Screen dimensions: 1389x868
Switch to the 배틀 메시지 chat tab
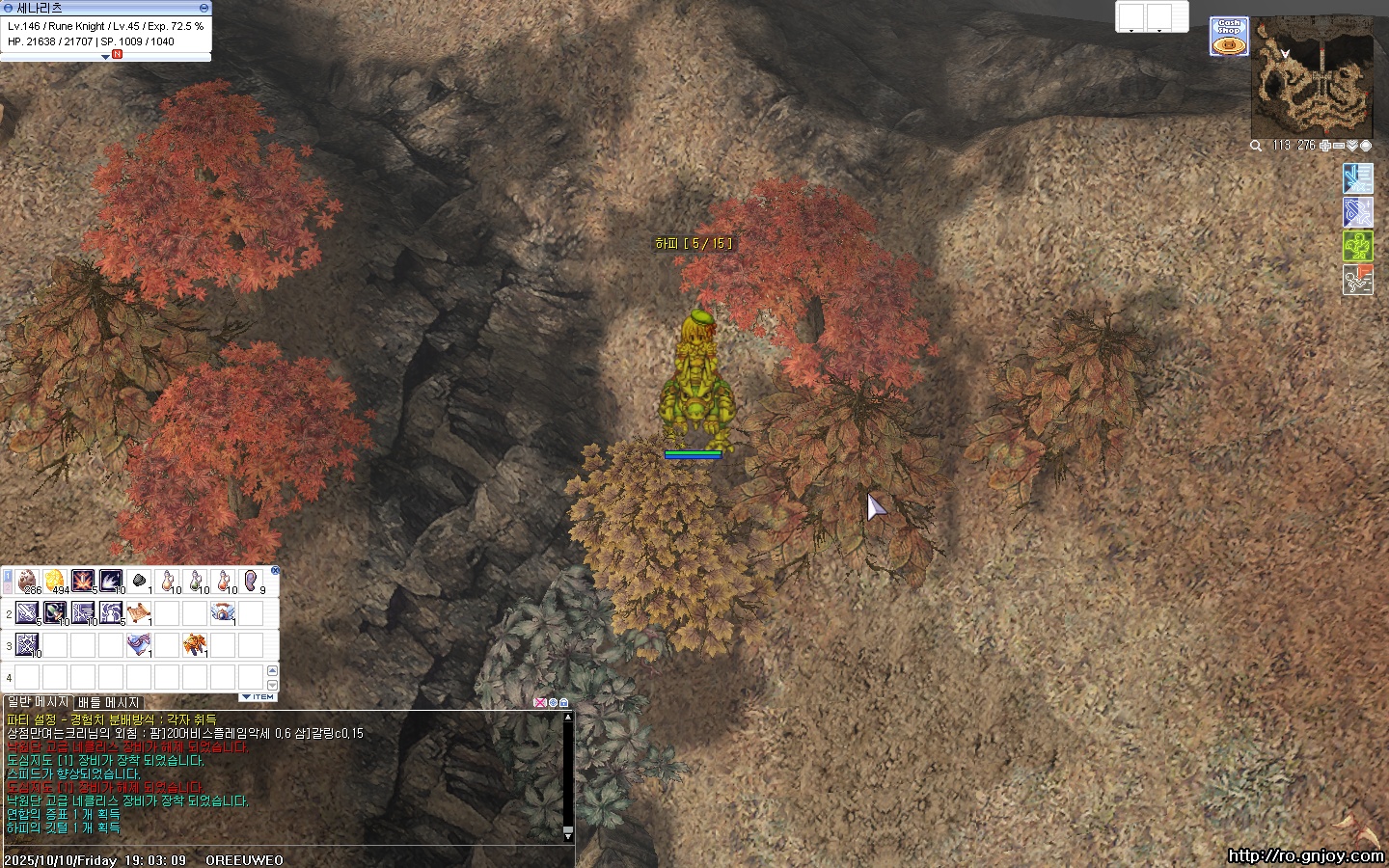pos(109,702)
